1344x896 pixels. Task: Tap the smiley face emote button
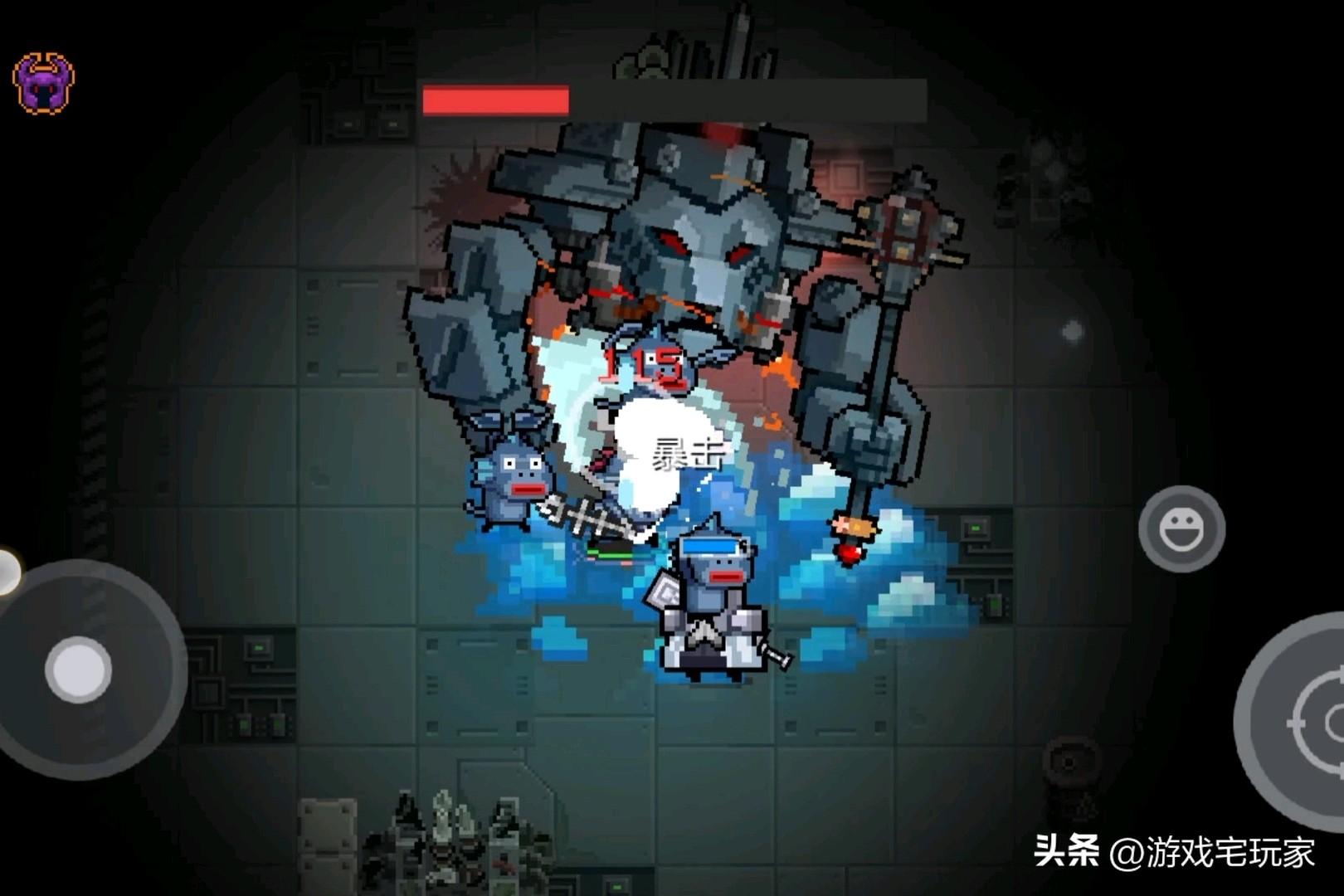[1181, 528]
